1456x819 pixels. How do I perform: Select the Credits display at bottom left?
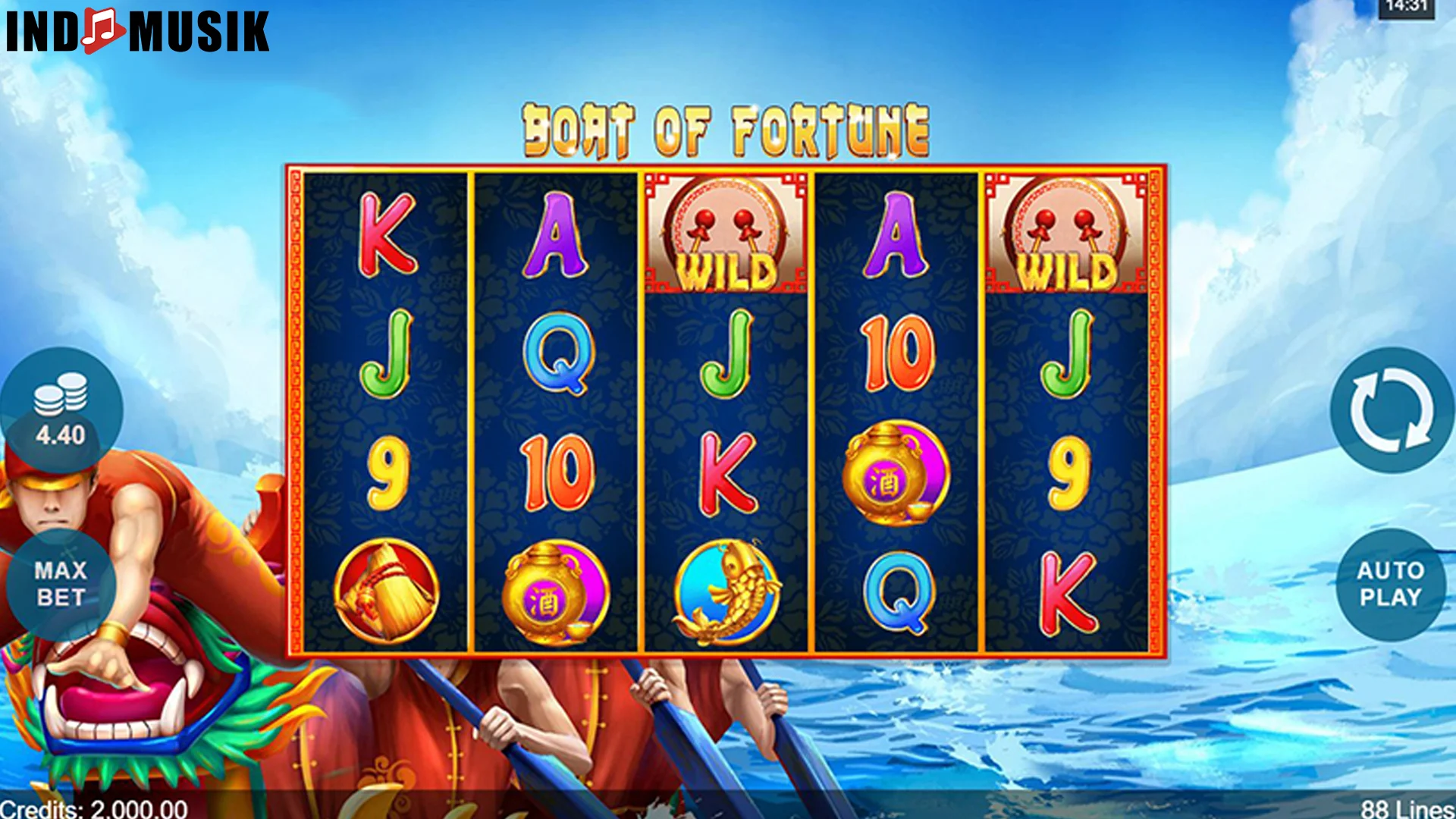tap(91, 808)
